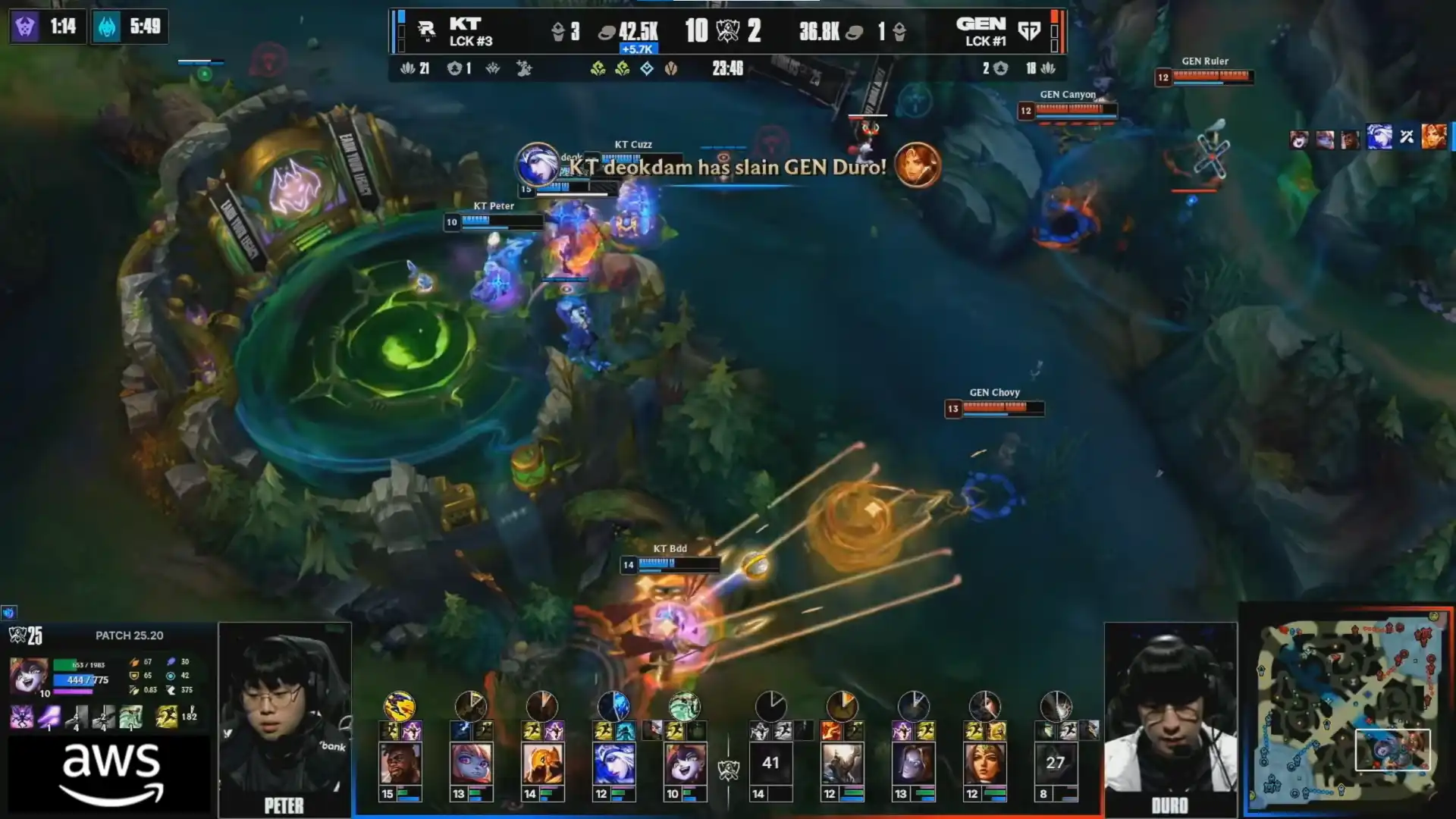Select the dead red champion with 41 timer
The image size is (1456, 819).
coord(770,763)
